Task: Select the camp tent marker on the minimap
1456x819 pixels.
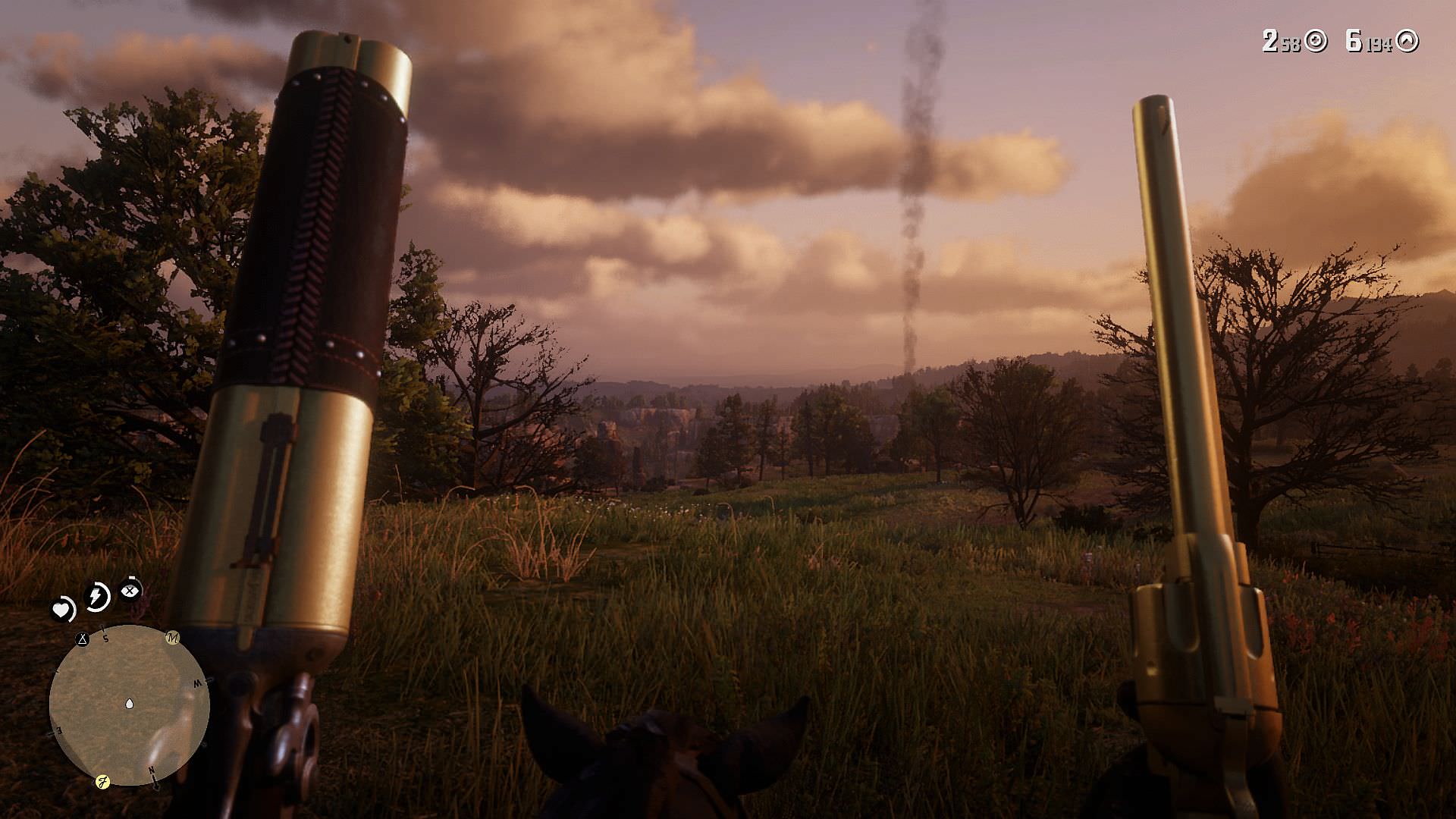Action: click(83, 639)
